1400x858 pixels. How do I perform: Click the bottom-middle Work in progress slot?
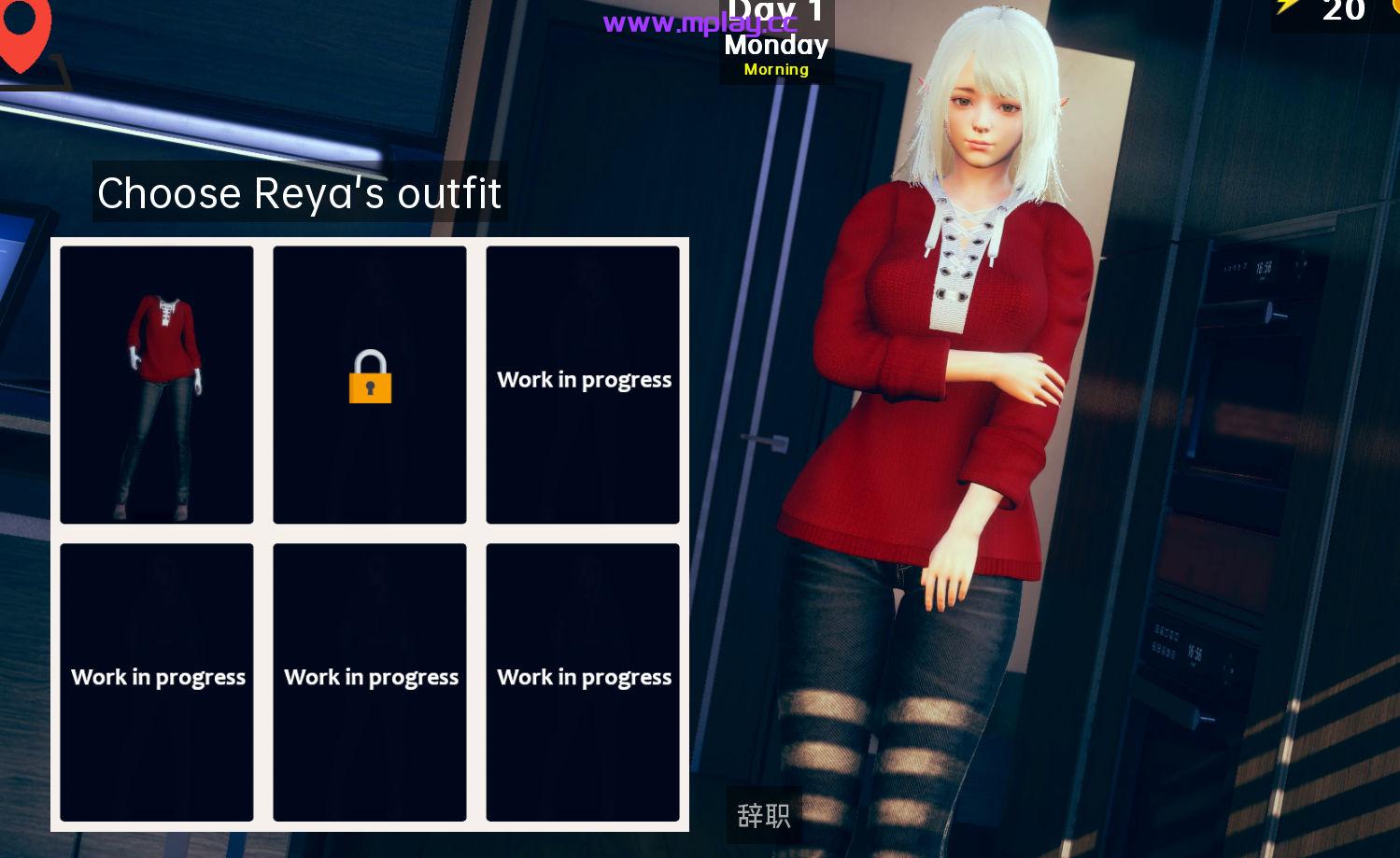(x=370, y=682)
